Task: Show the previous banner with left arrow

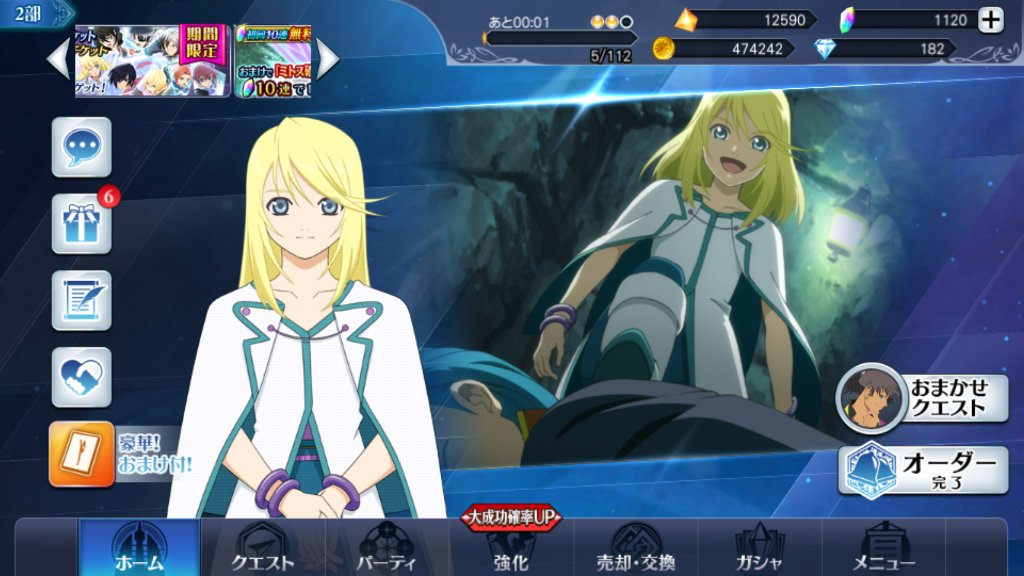Action: coord(59,60)
